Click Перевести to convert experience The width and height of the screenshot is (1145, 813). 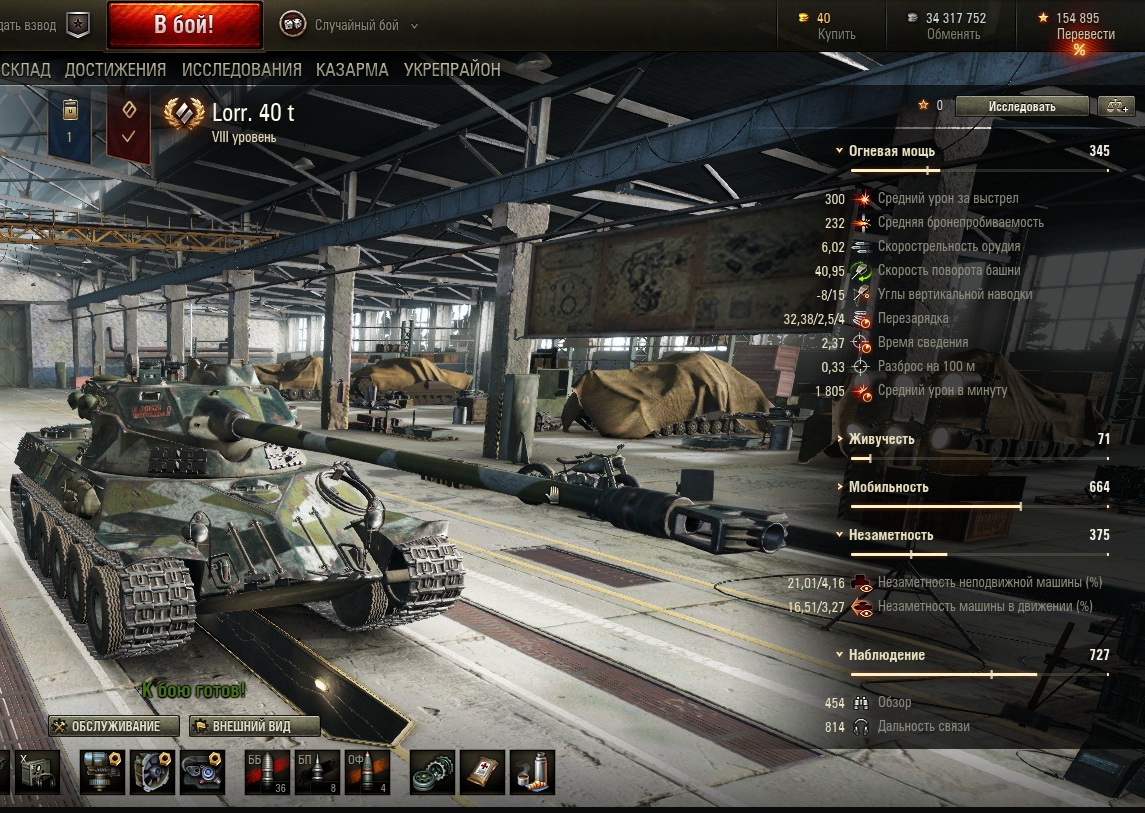[x=1085, y=34]
